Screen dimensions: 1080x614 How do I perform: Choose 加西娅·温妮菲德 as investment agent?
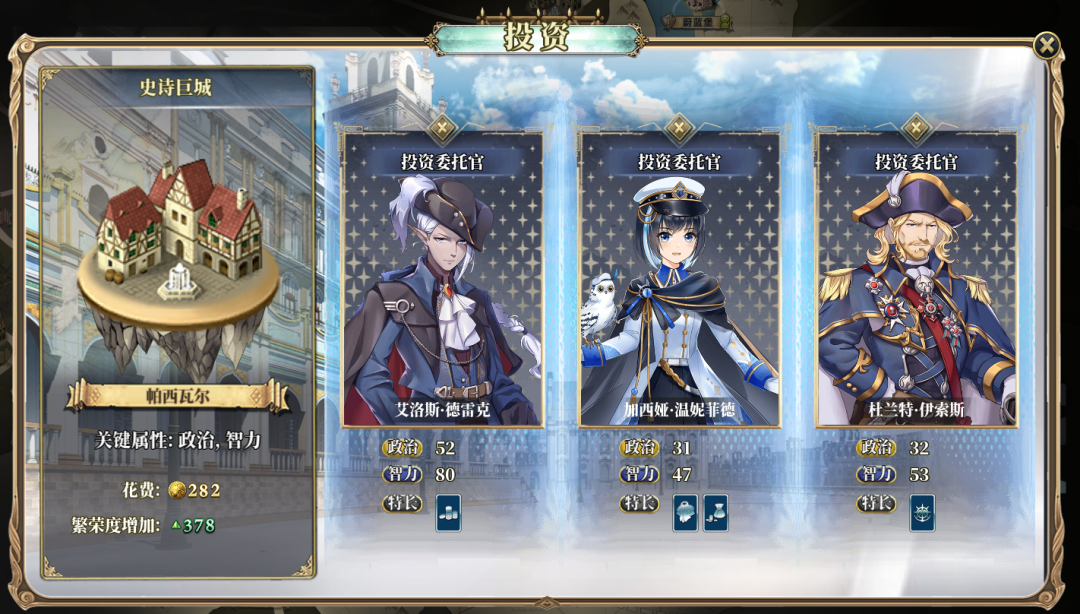679,280
